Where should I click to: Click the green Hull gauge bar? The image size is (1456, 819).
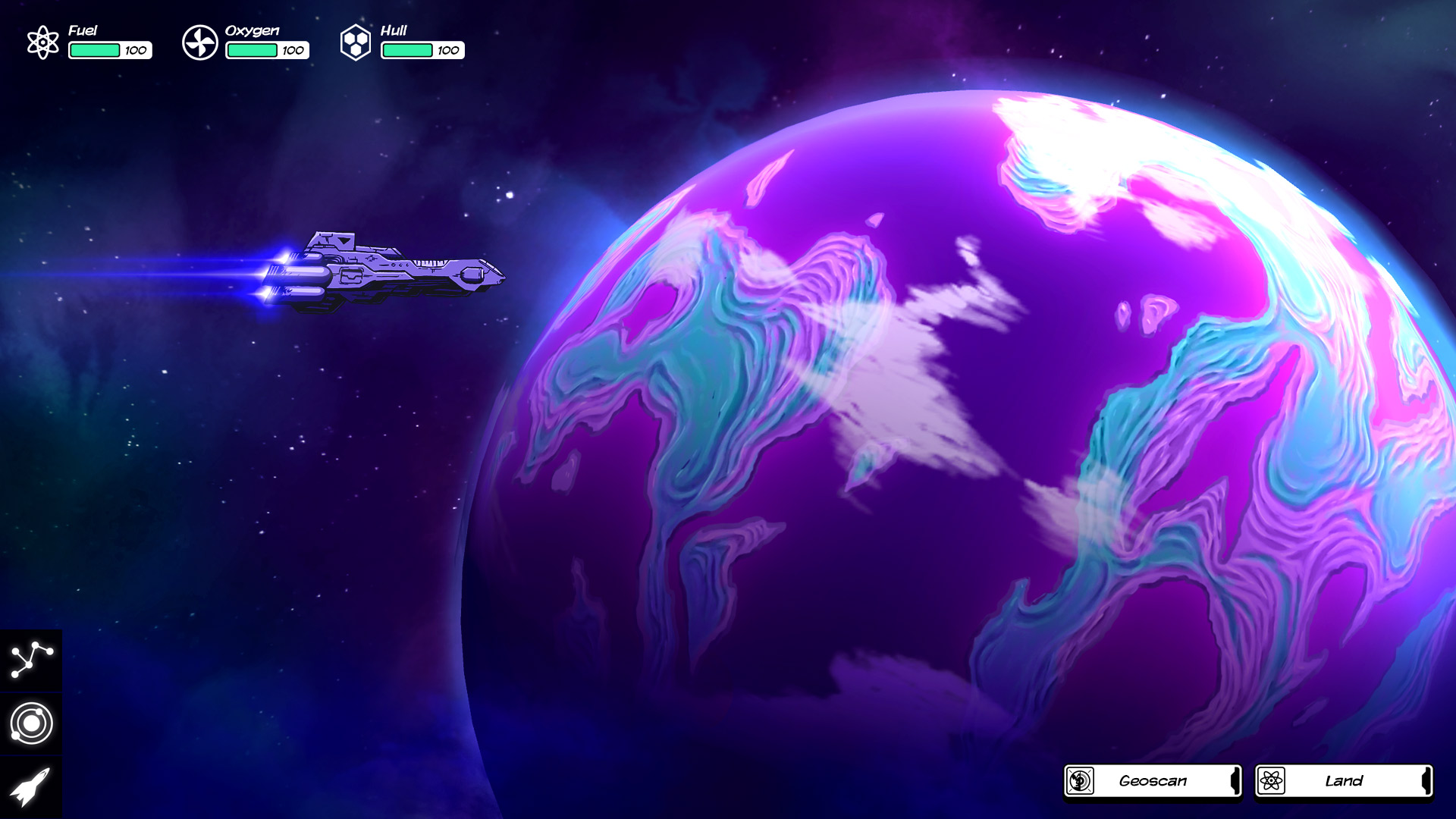[406, 51]
